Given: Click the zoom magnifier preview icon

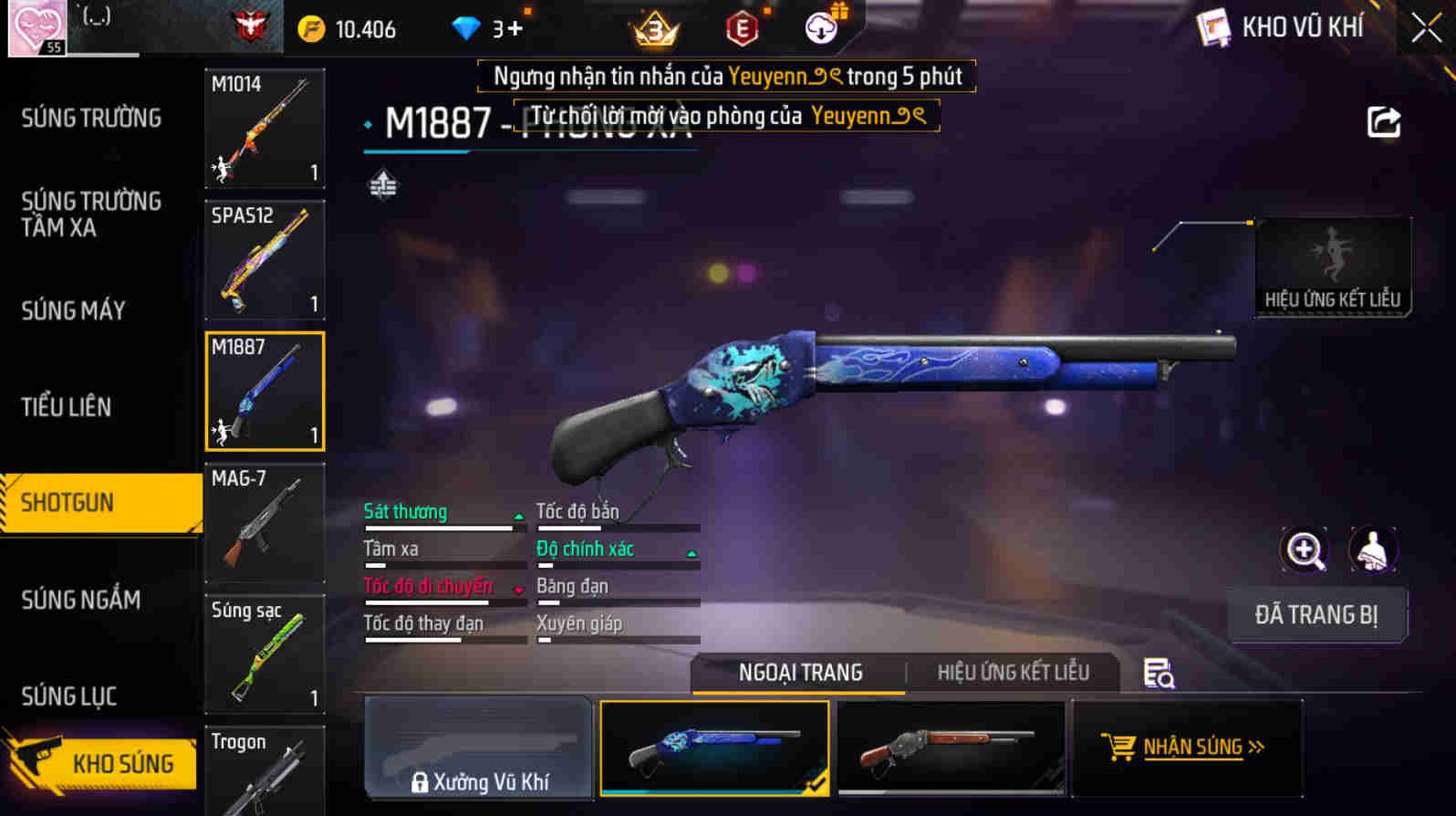Looking at the screenshot, I should coord(1305,549).
